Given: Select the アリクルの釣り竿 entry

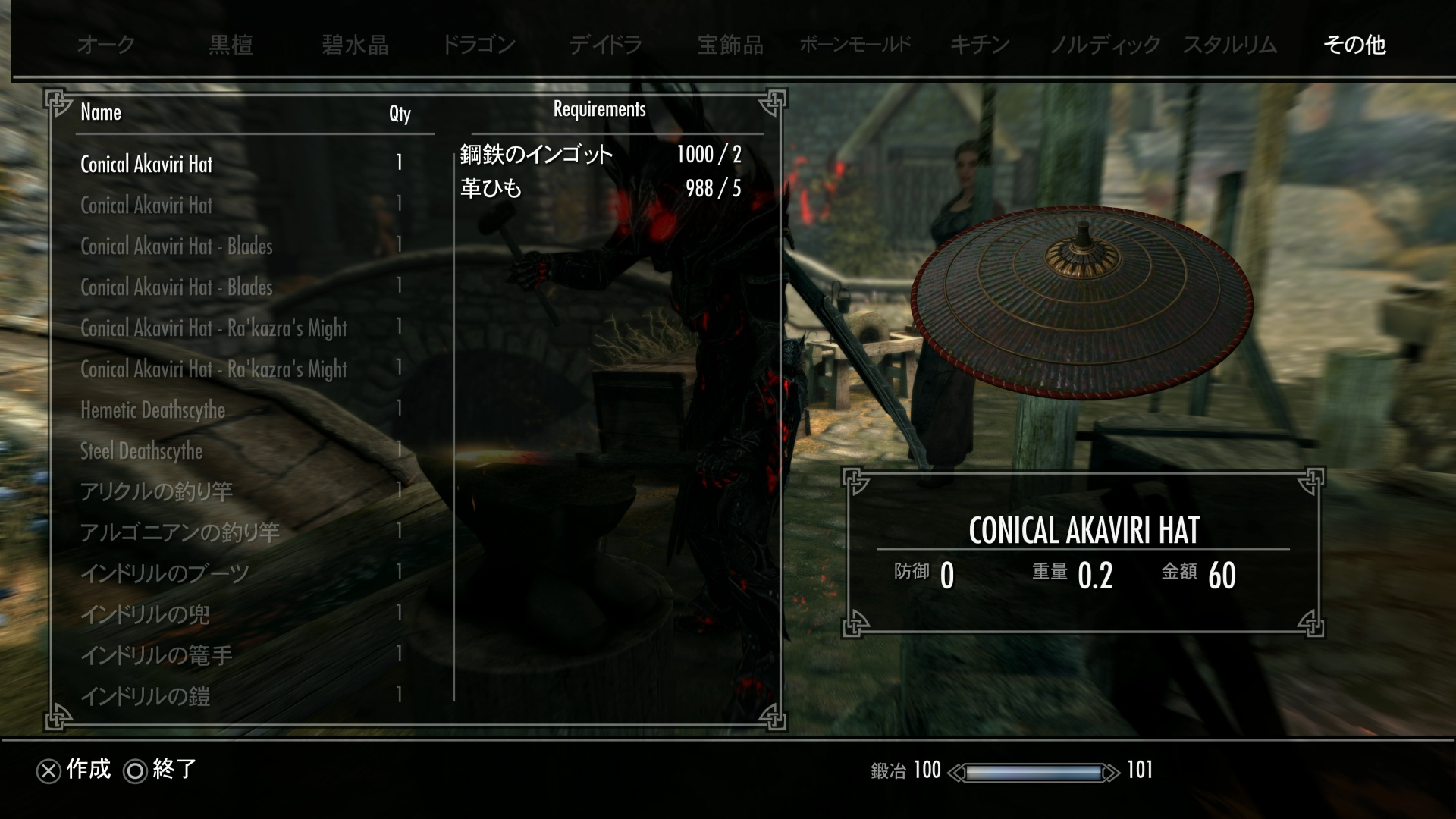Looking at the screenshot, I should pos(156,492).
